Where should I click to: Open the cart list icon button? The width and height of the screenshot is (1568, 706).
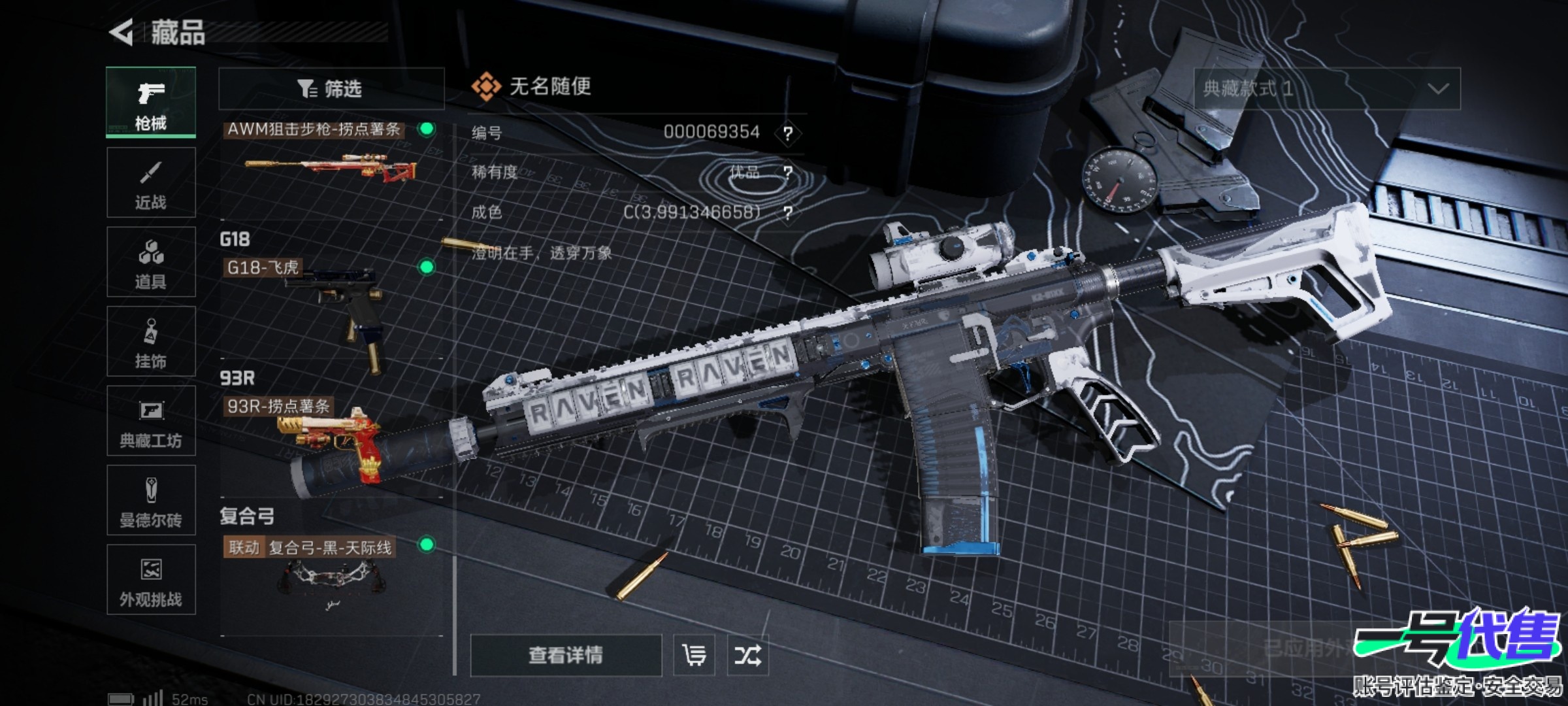(x=694, y=655)
